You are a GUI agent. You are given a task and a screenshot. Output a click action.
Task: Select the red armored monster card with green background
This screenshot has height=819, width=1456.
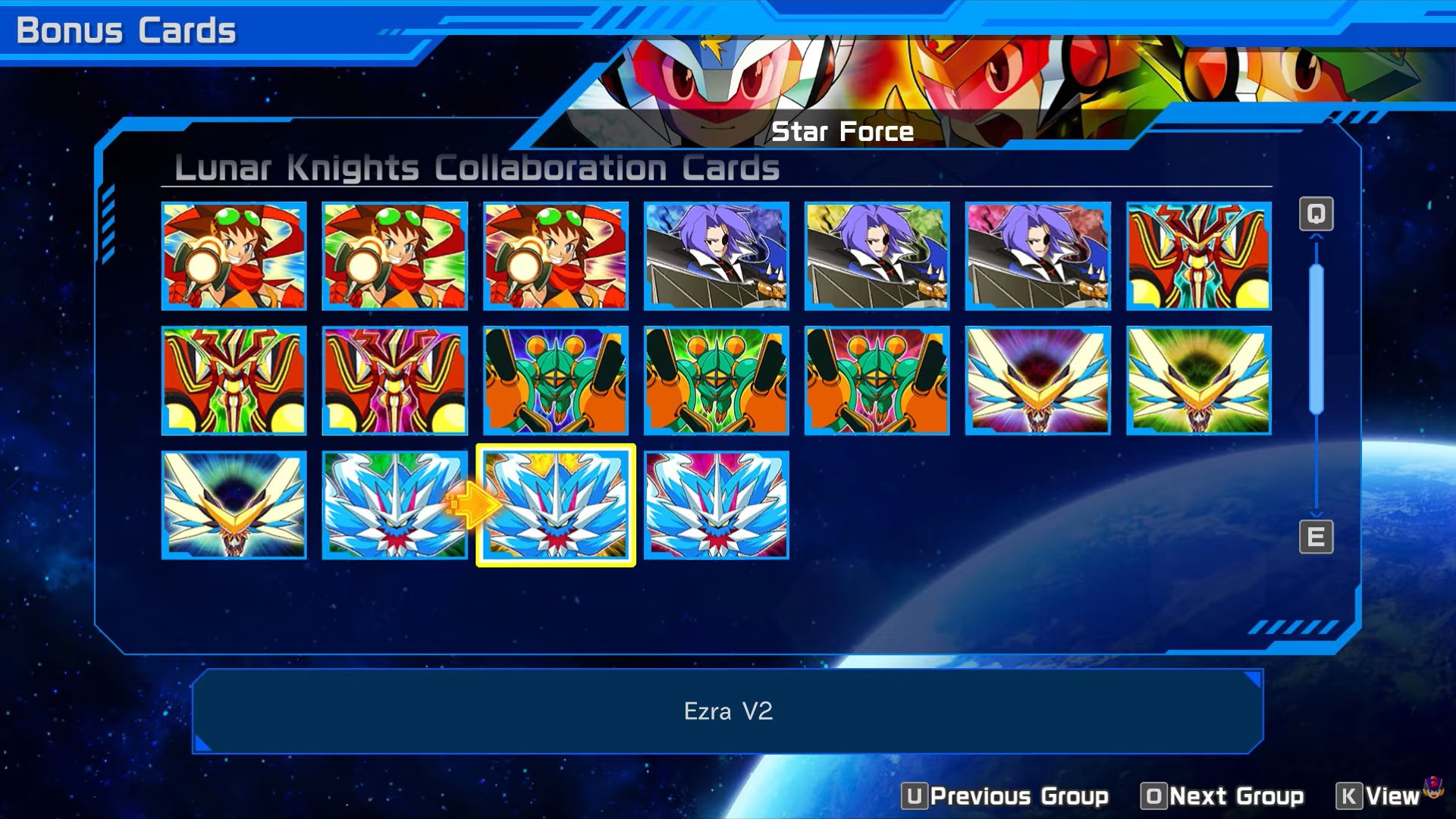pos(234,381)
